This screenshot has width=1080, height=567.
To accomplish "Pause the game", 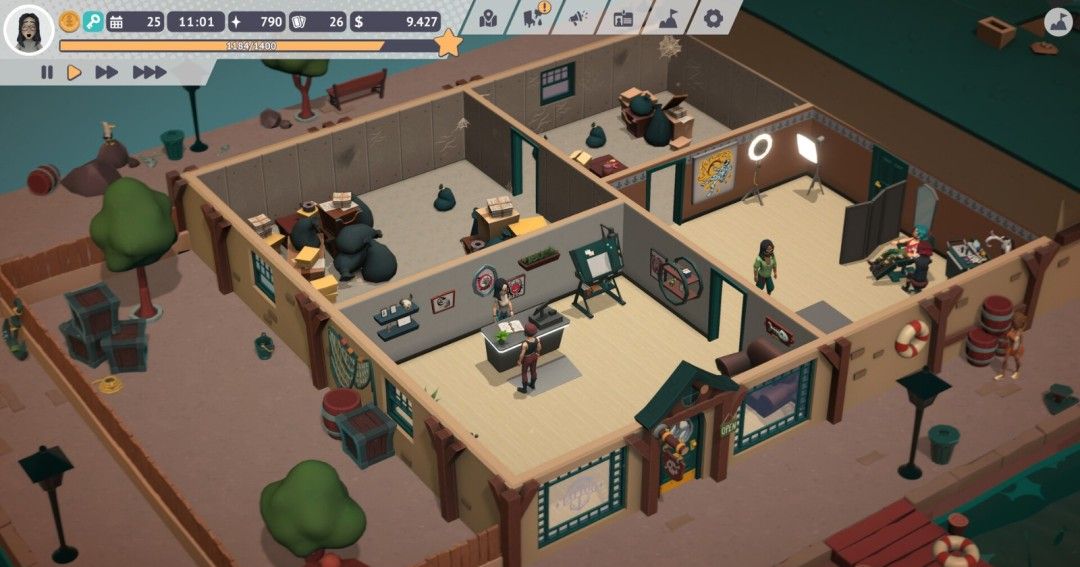I will [46, 72].
